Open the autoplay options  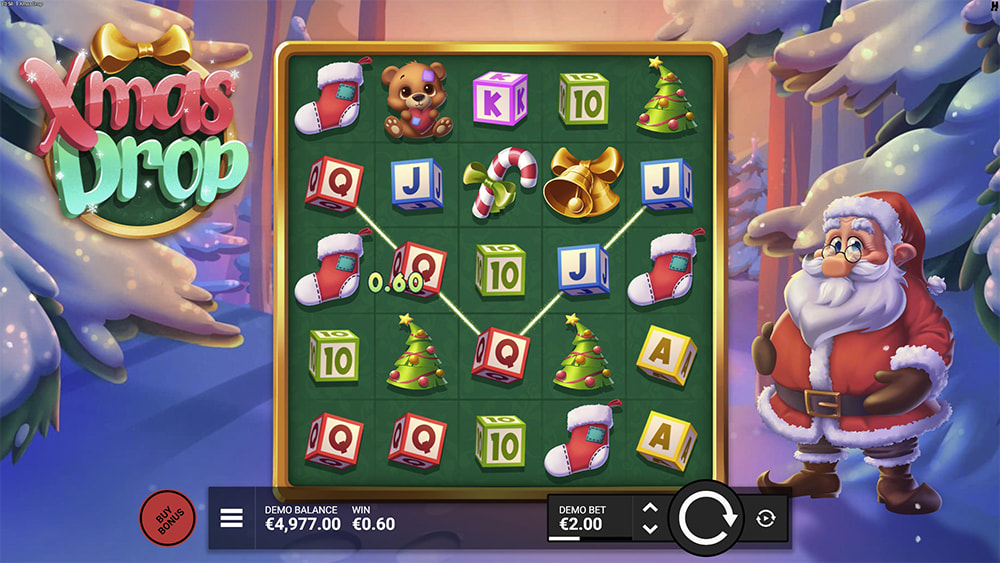coord(766,518)
